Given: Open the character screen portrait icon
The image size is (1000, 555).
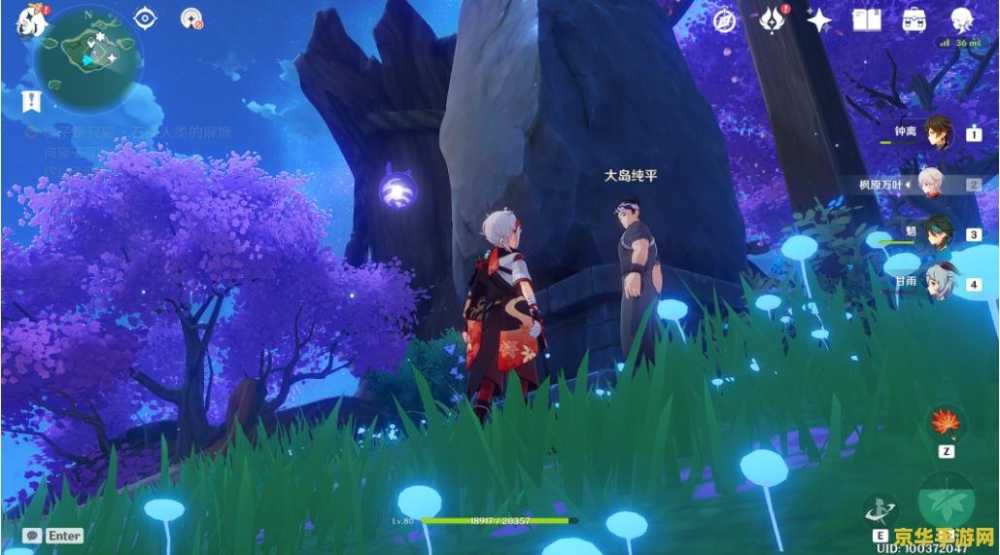Looking at the screenshot, I should click(x=961, y=18).
